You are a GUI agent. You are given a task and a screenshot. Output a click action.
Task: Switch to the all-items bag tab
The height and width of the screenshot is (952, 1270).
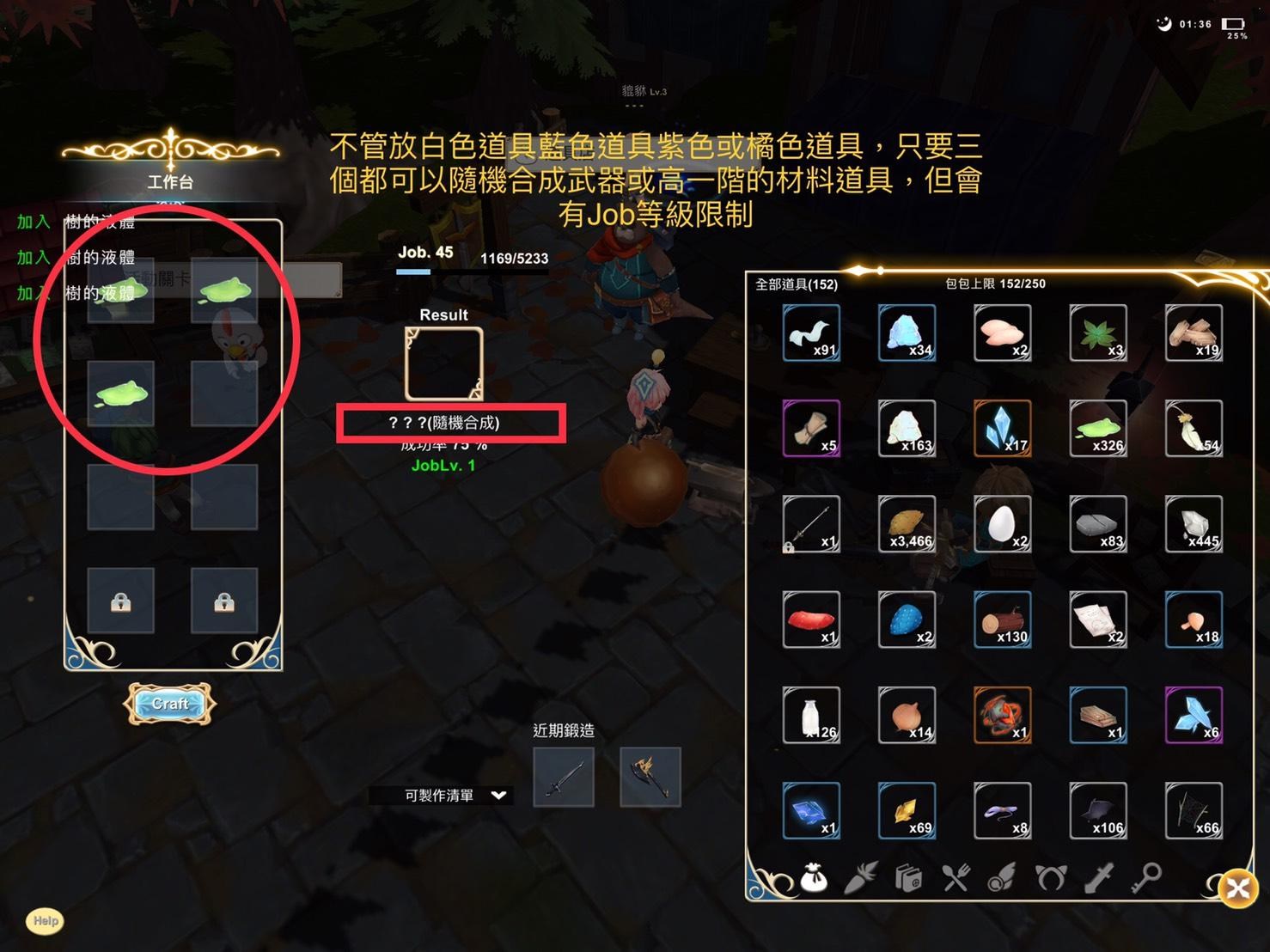813,878
